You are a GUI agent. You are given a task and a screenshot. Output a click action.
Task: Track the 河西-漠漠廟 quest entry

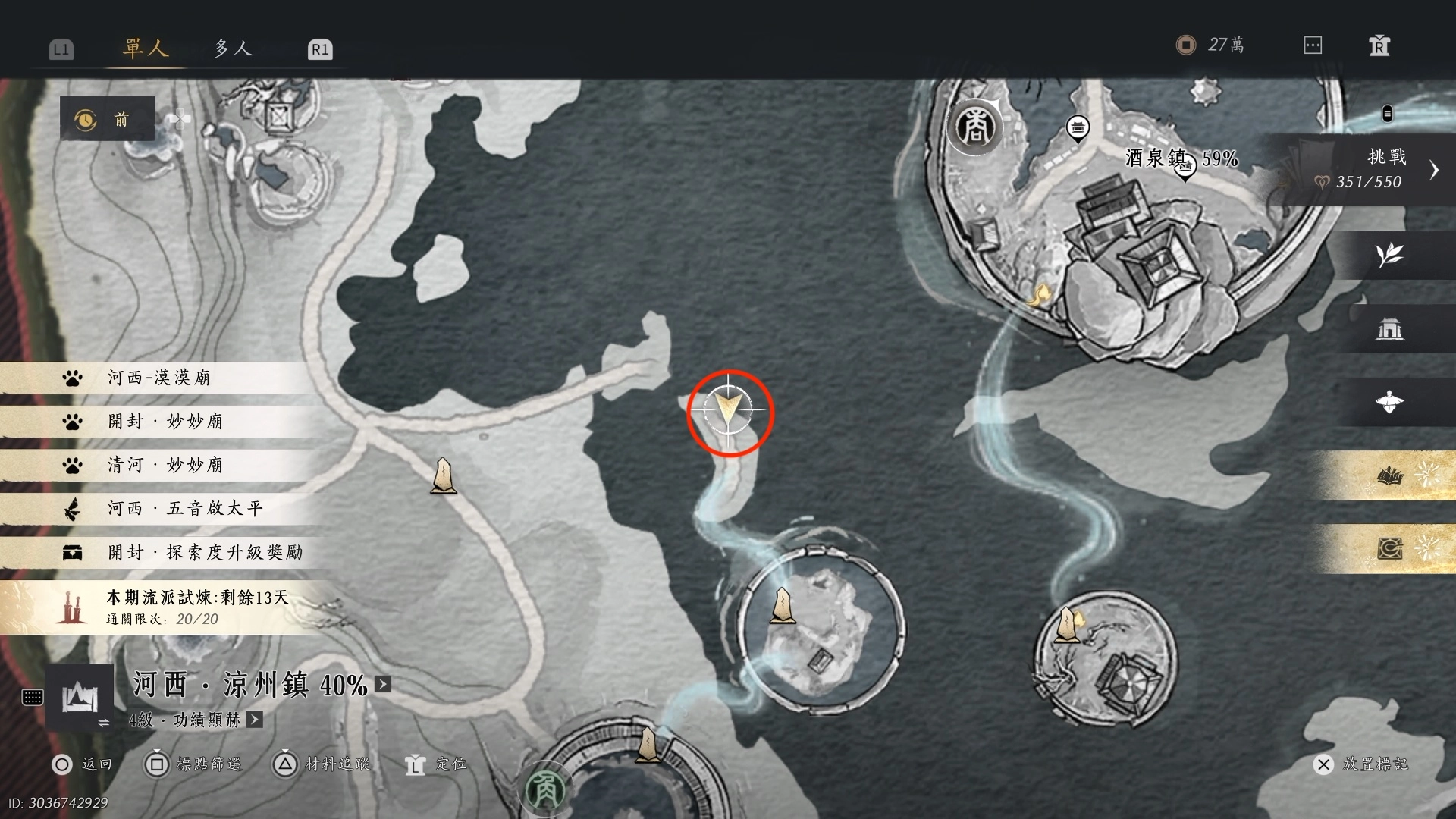pyautogui.click(x=158, y=378)
